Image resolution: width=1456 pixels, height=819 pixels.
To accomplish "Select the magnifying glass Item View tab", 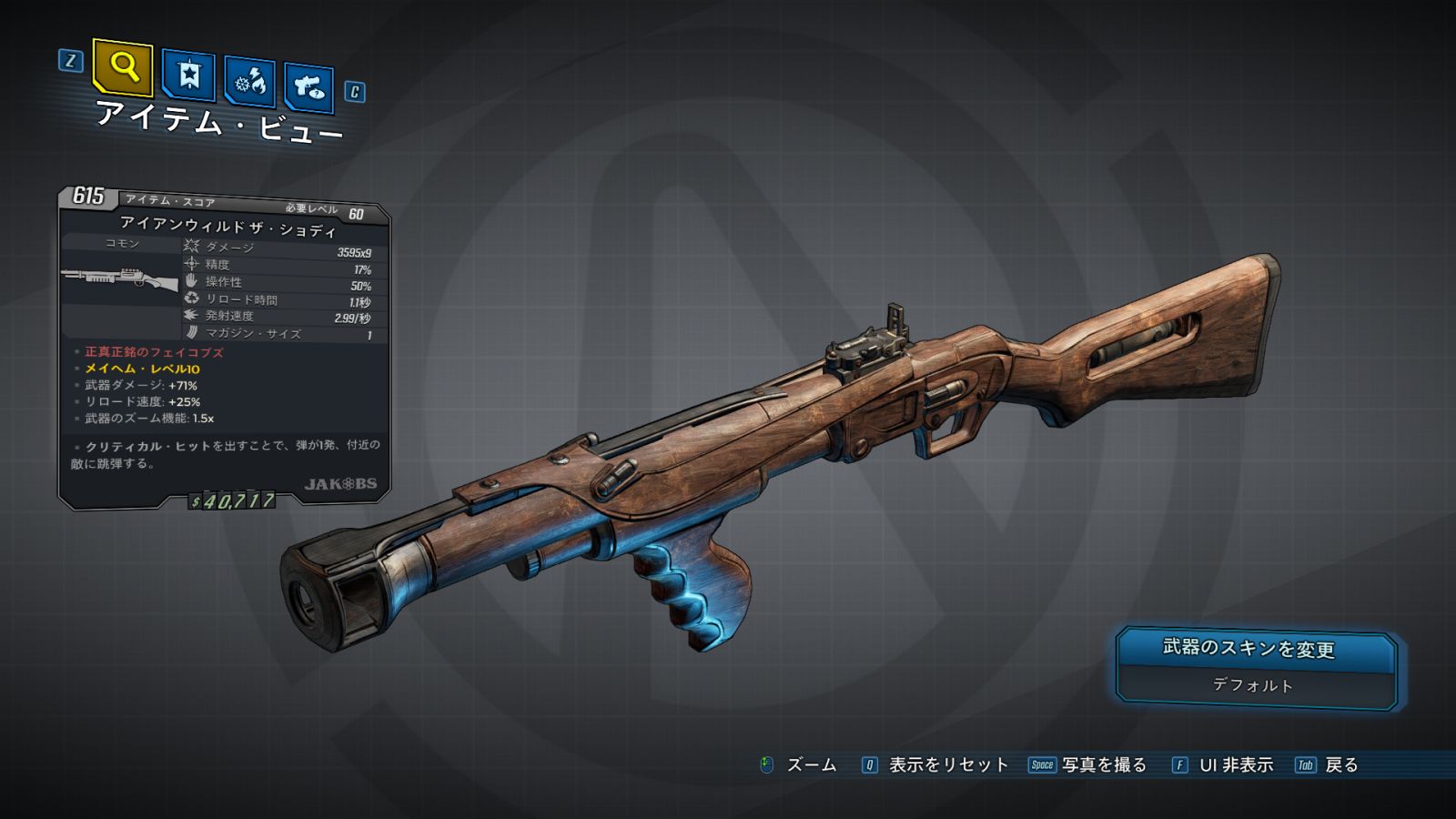I will tap(123, 66).
